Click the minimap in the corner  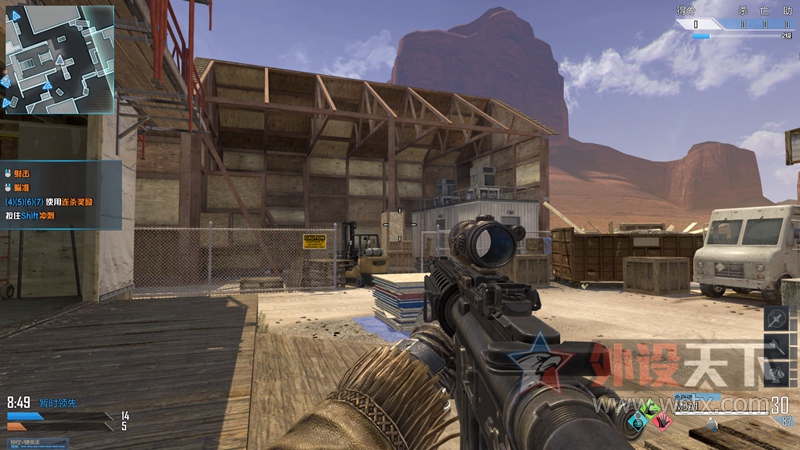pos(59,58)
